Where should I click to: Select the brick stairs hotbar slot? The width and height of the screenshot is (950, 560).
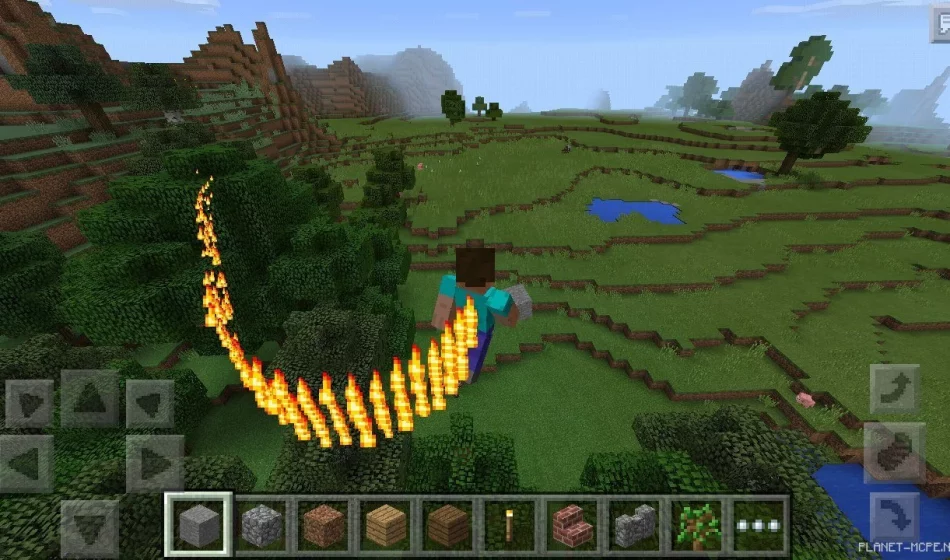(x=572, y=523)
